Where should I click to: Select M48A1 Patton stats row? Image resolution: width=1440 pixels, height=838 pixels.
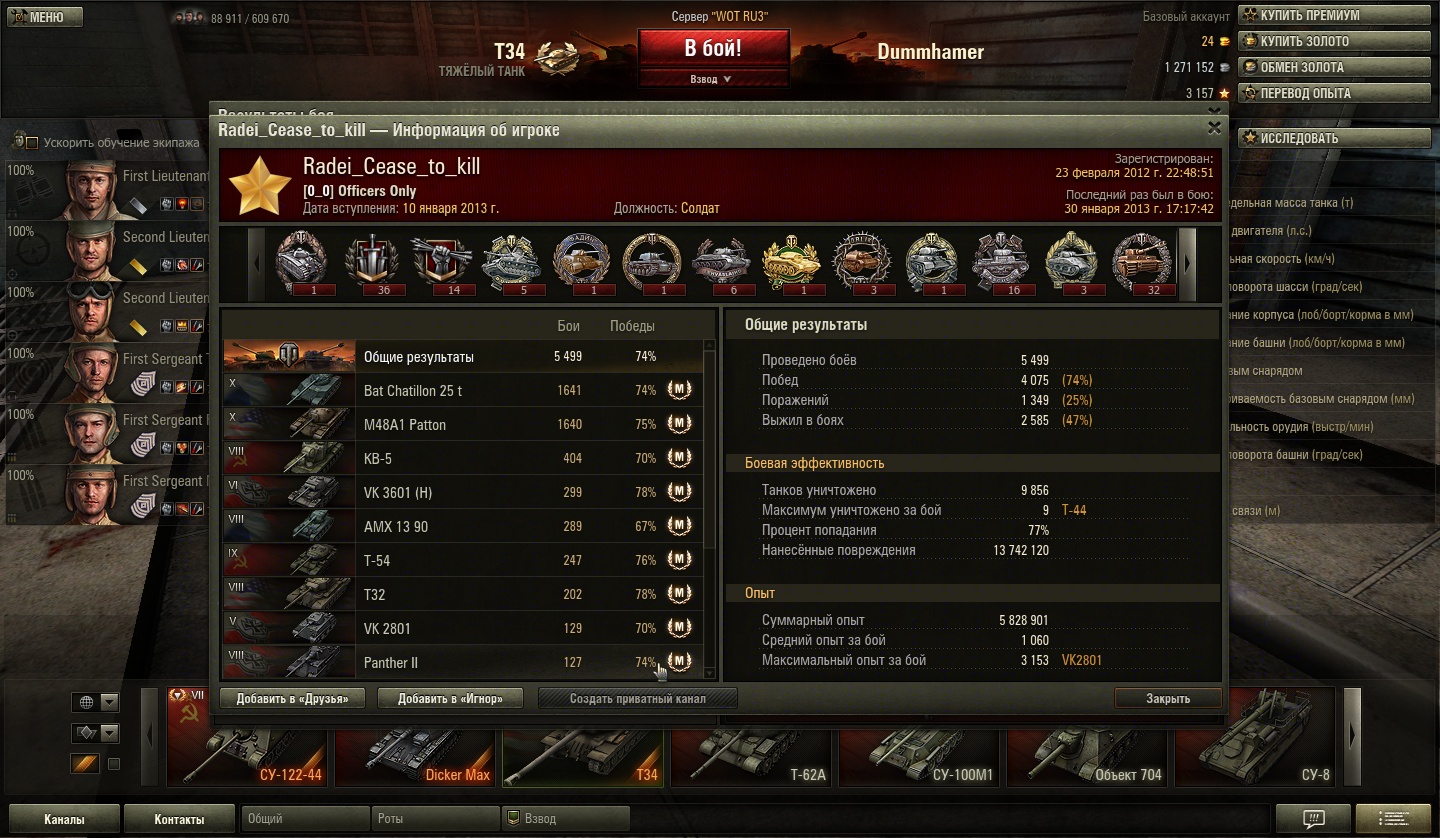[x=460, y=425]
